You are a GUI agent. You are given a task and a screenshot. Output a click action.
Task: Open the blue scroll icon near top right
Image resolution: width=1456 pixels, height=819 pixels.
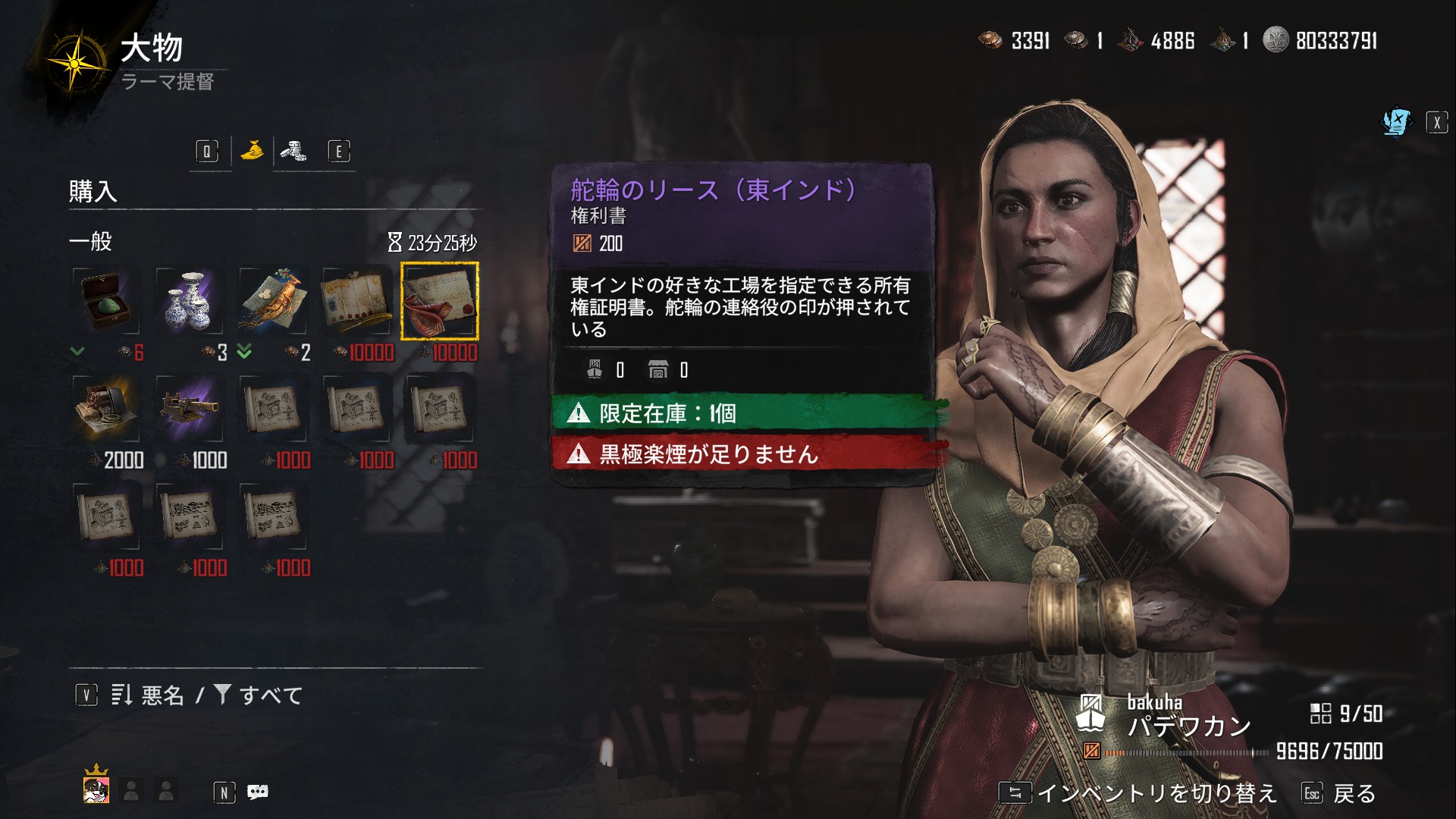point(1396,122)
